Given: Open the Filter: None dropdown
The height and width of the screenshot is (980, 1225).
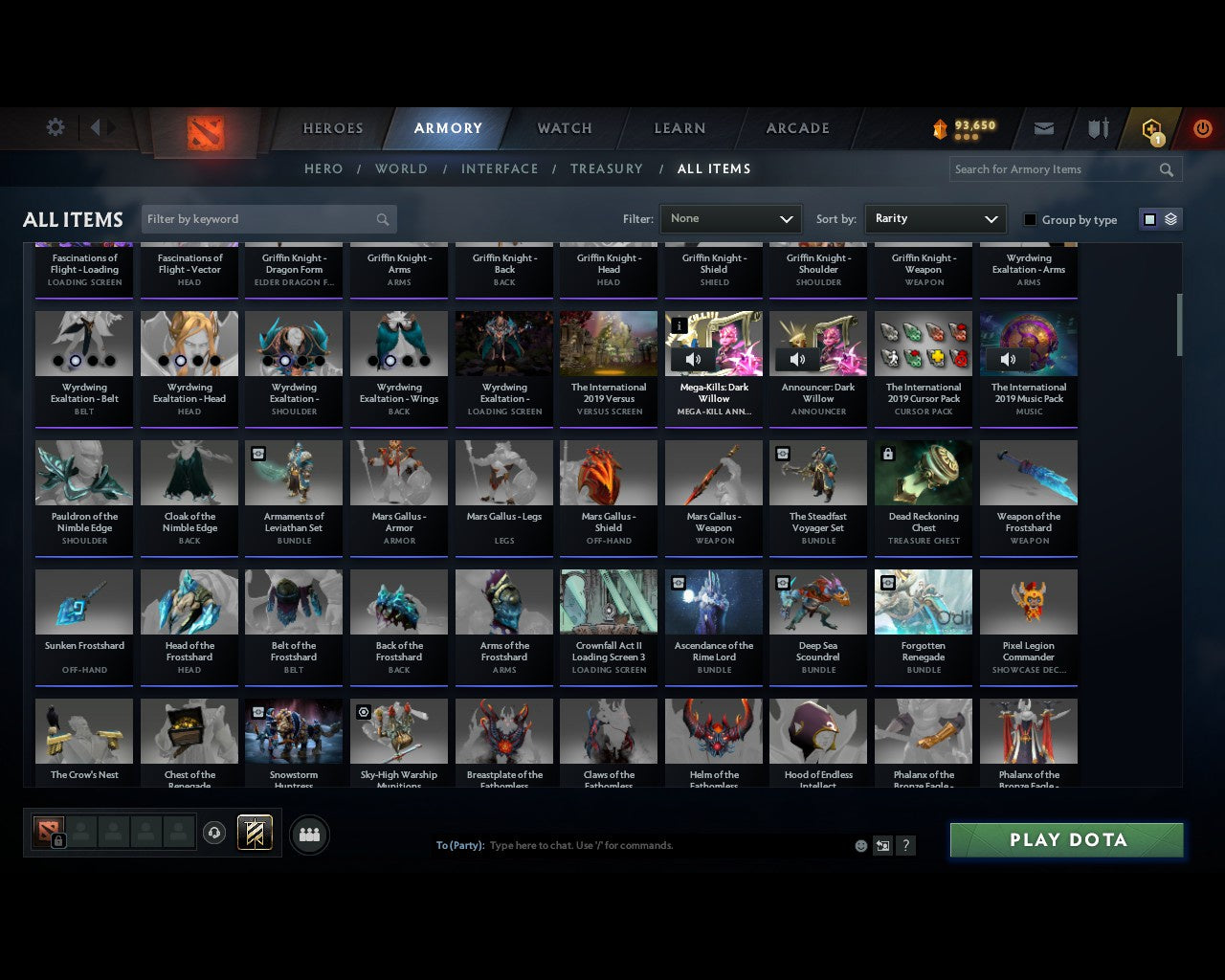Looking at the screenshot, I should (x=730, y=219).
